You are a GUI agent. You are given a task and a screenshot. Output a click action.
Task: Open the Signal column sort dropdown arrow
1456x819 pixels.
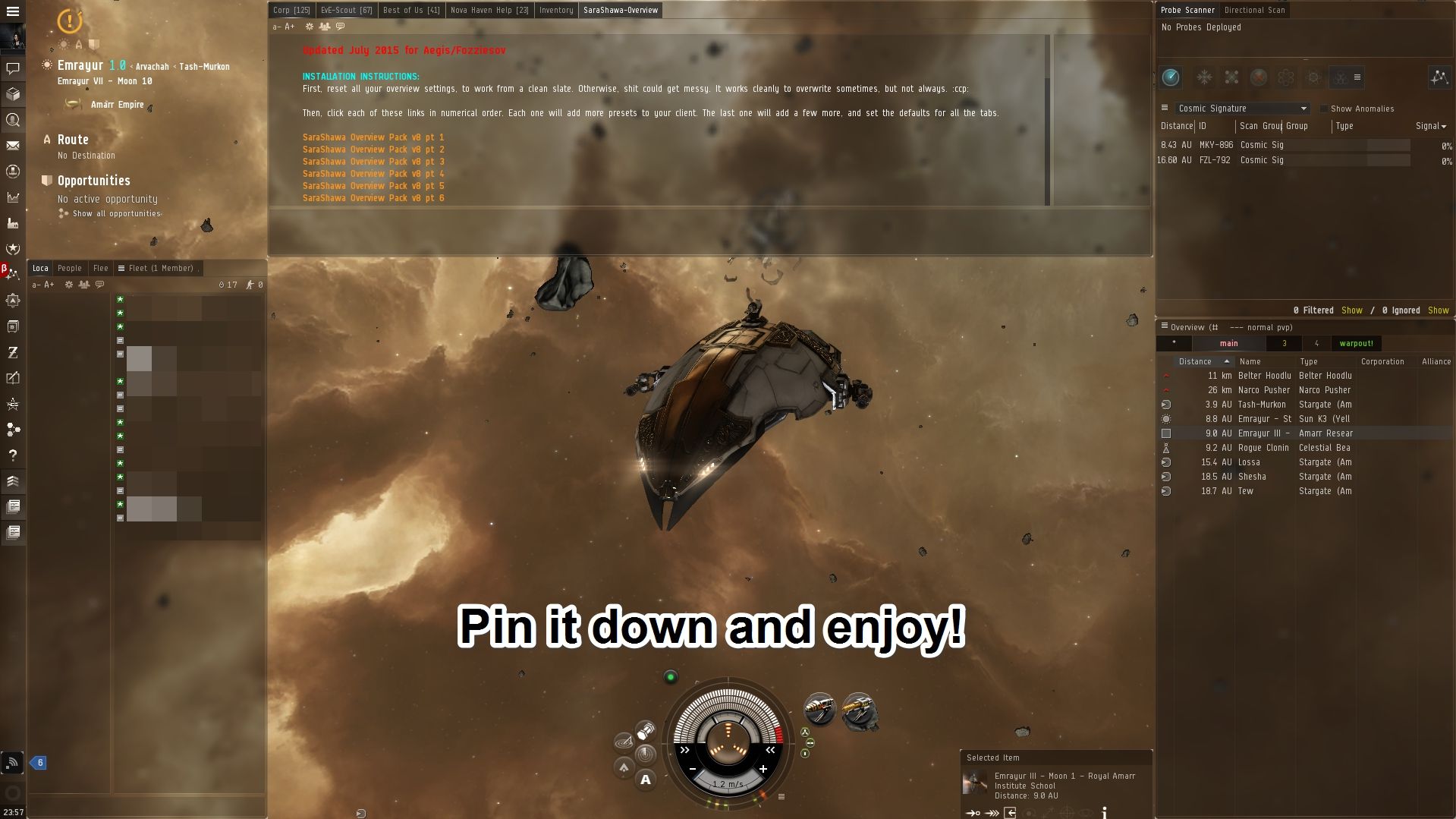[x=1445, y=126]
